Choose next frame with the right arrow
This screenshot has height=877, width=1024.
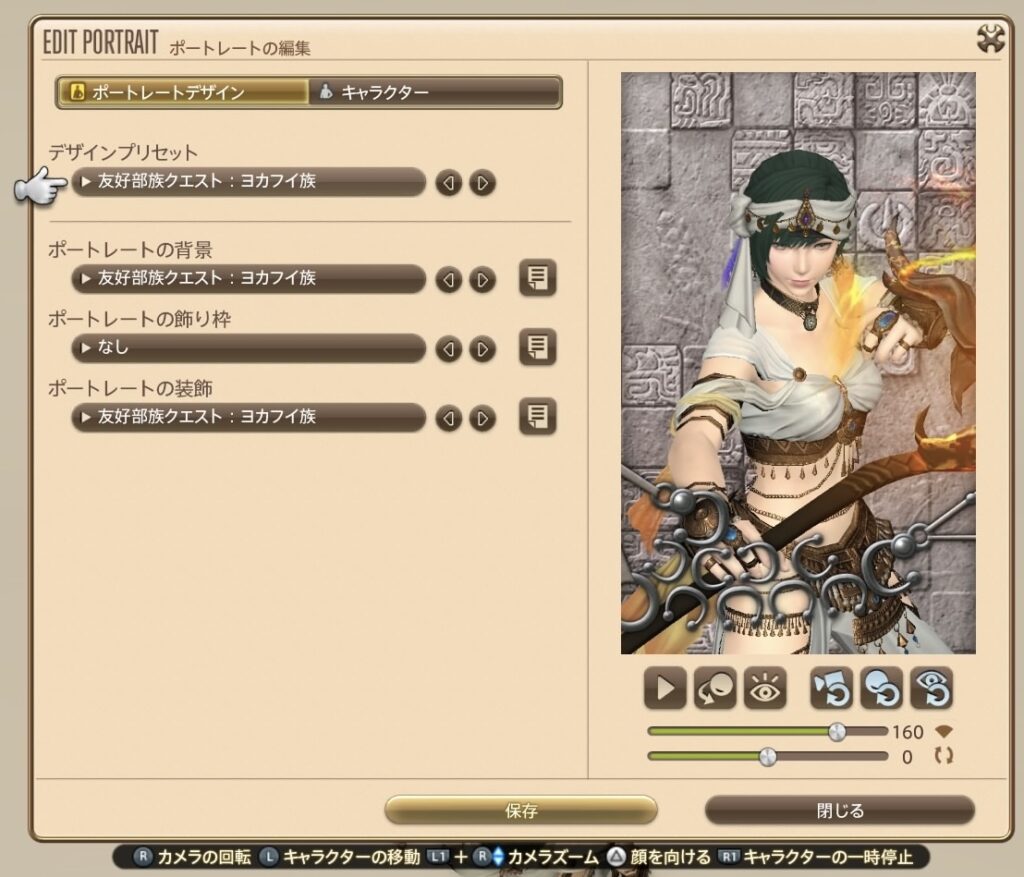[483, 349]
